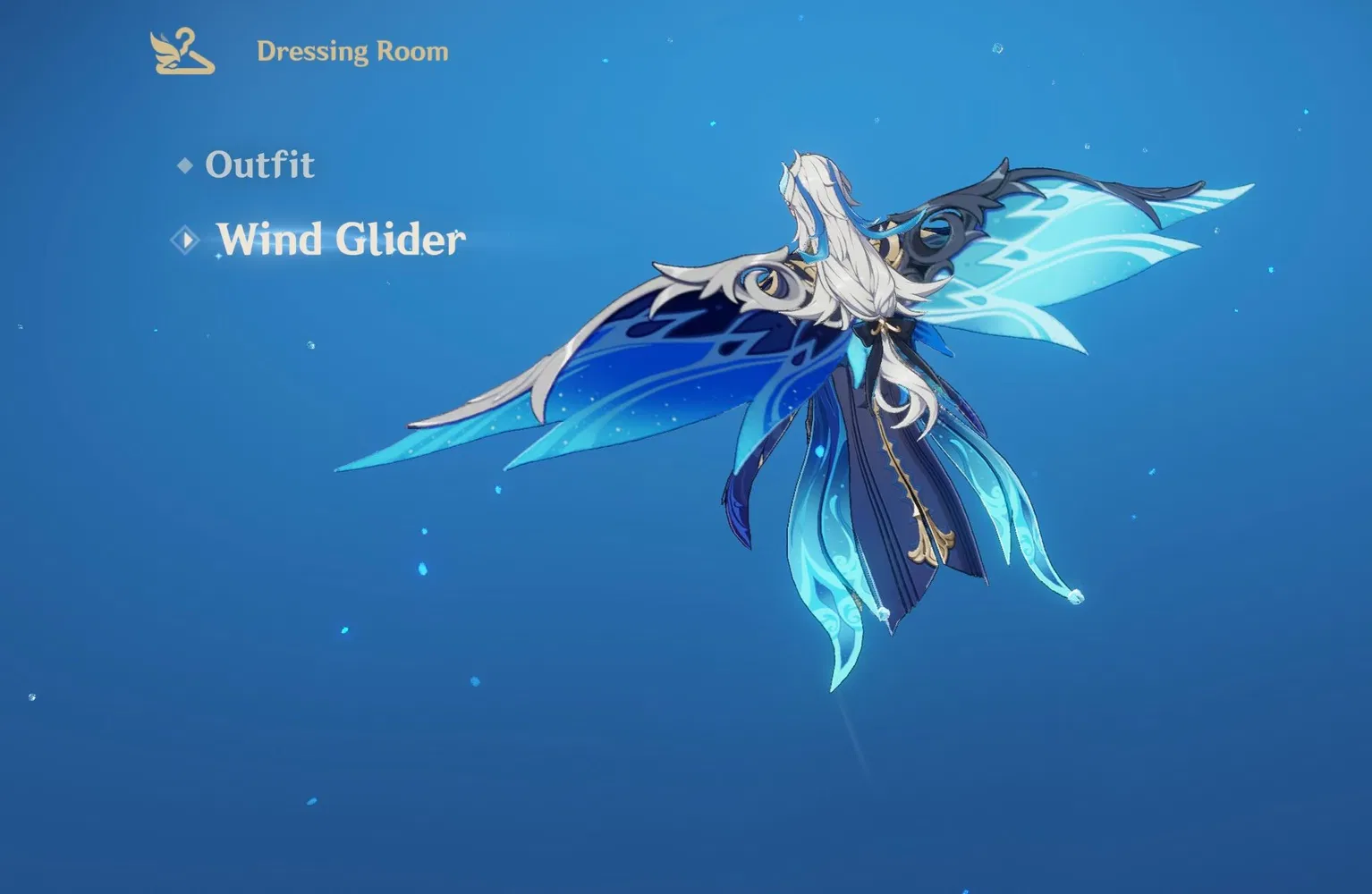Click the golden hanger Dressing Room icon
The height and width of the screenshot is (894, 1372).
[x=182, y=51]
